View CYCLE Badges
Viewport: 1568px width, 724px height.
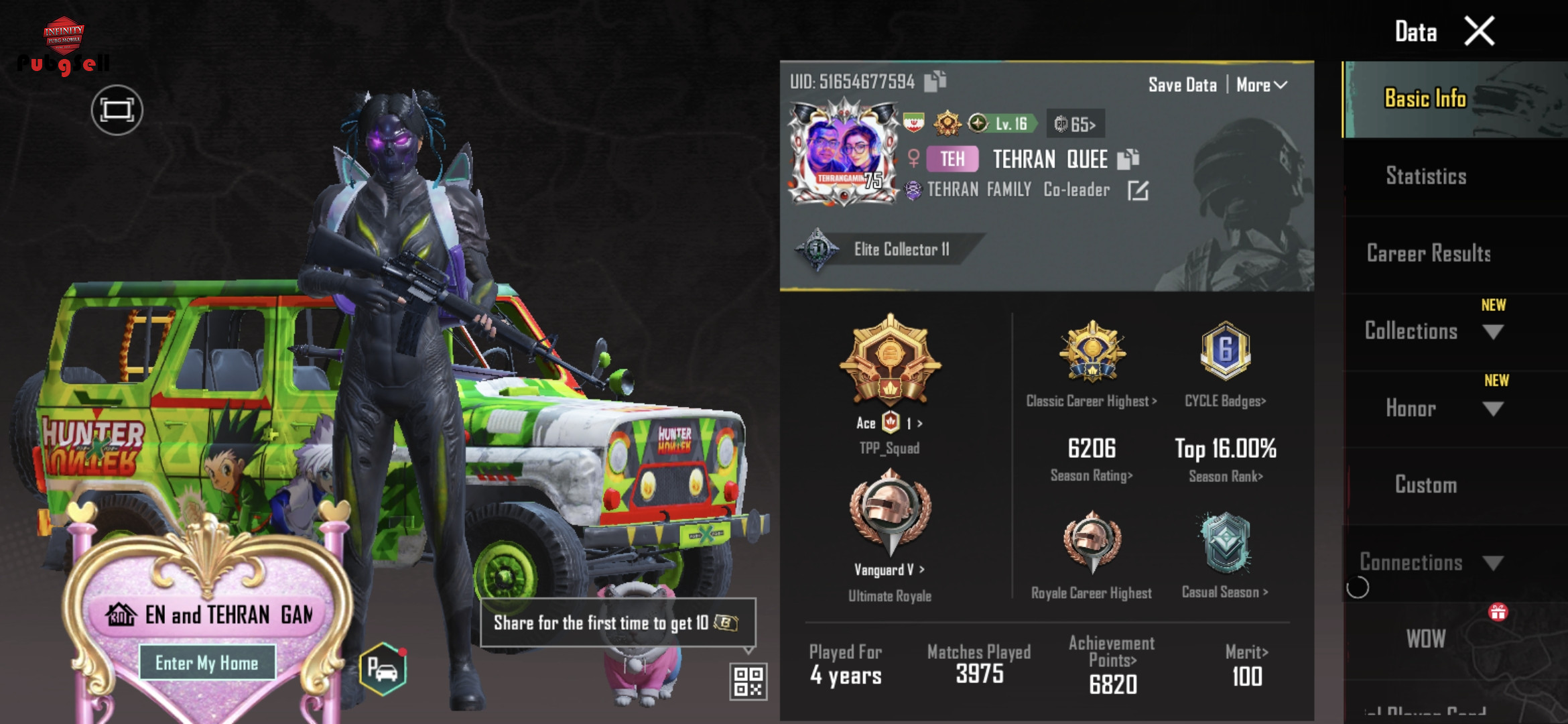[x=1225, y=401]
